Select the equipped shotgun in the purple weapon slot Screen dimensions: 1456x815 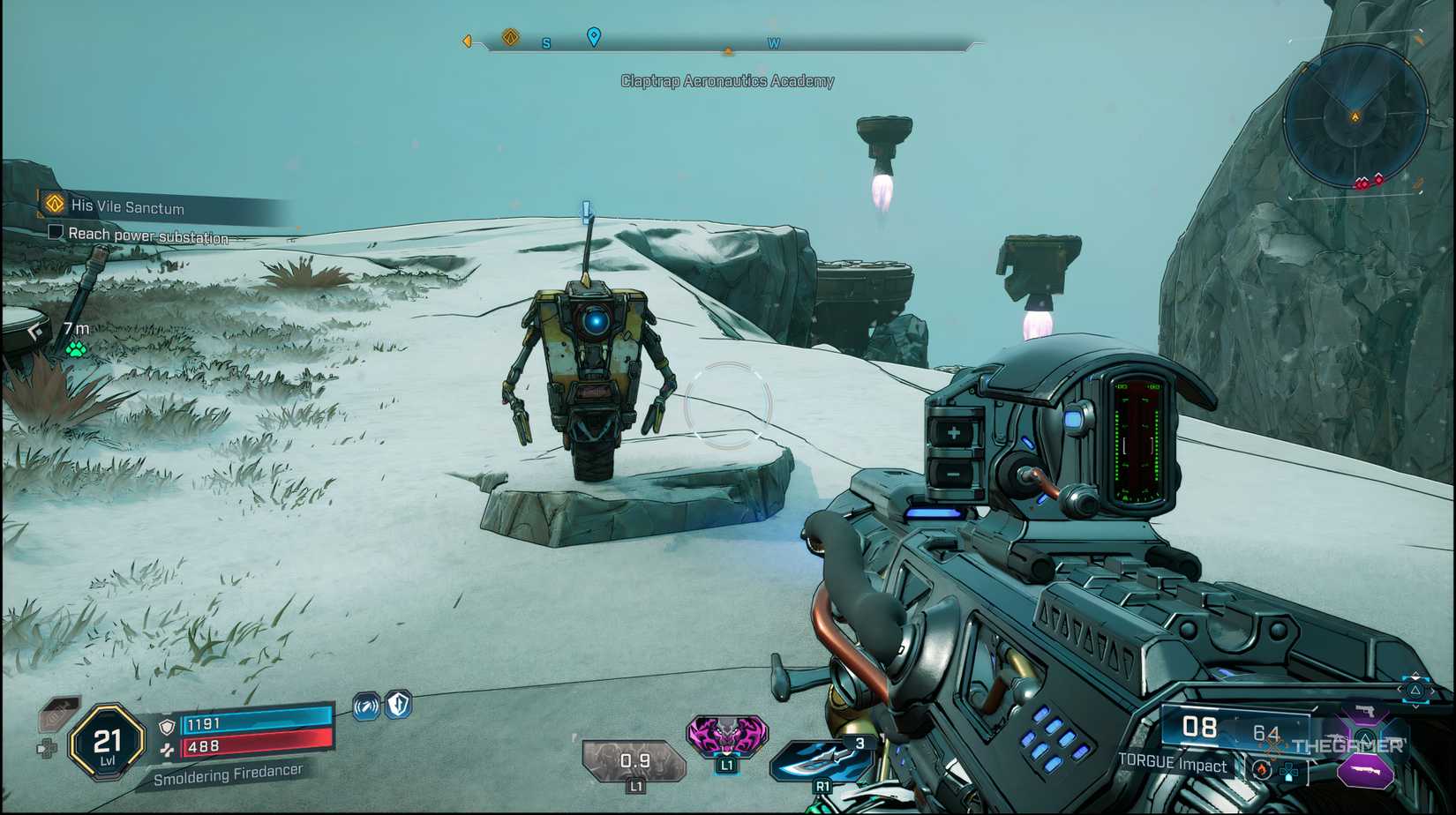pyautogui.click(x=1366, y=770)
